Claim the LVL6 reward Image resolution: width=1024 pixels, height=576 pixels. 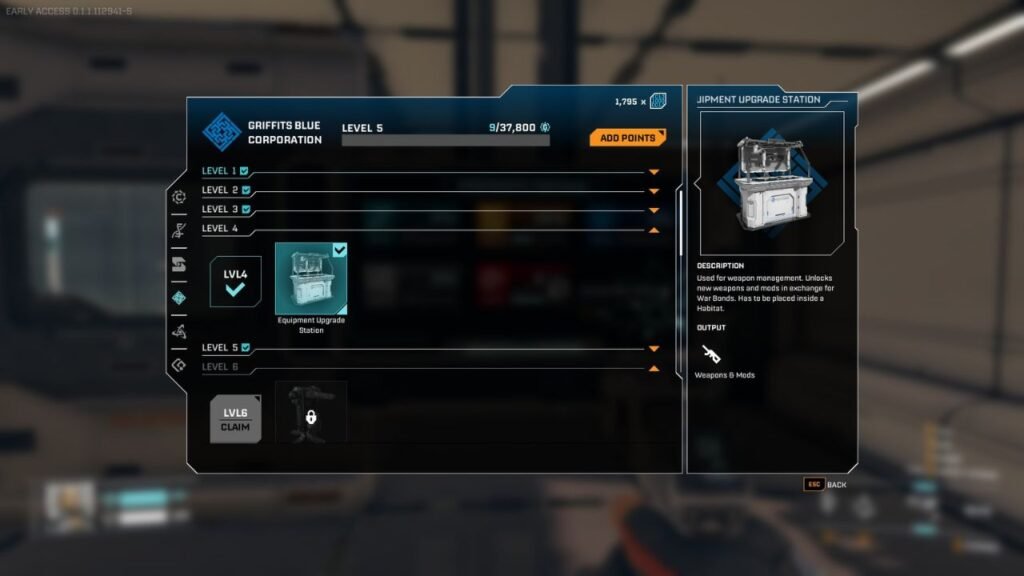click(236, 420)
